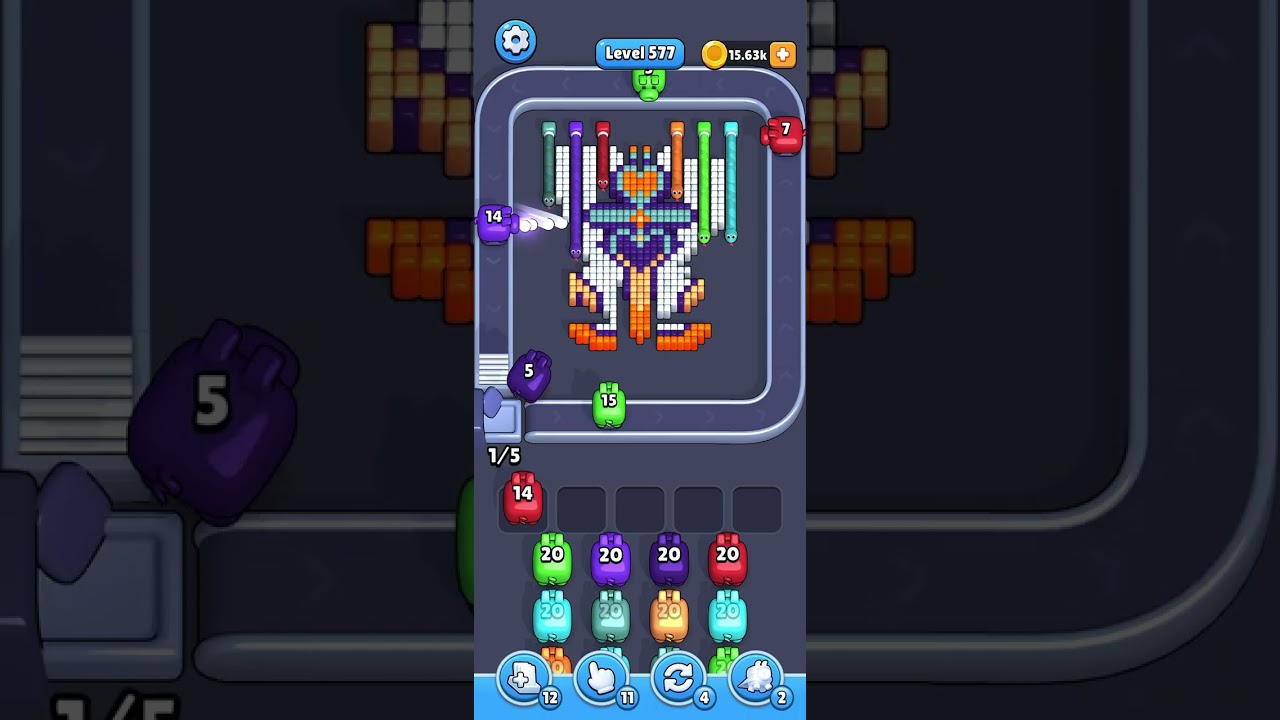Tap the orange plus to add coins
The height and width of the screenshot is (720, 1280).
click(x=783, y=54)
